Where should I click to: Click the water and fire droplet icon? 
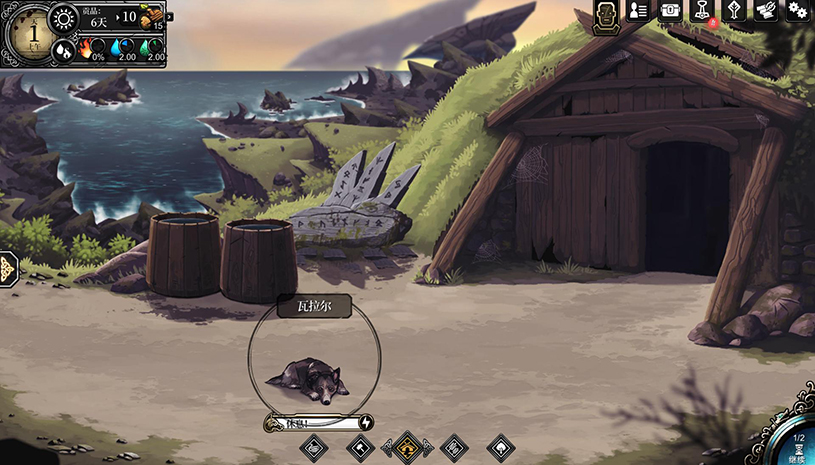[x=64, y=48]
